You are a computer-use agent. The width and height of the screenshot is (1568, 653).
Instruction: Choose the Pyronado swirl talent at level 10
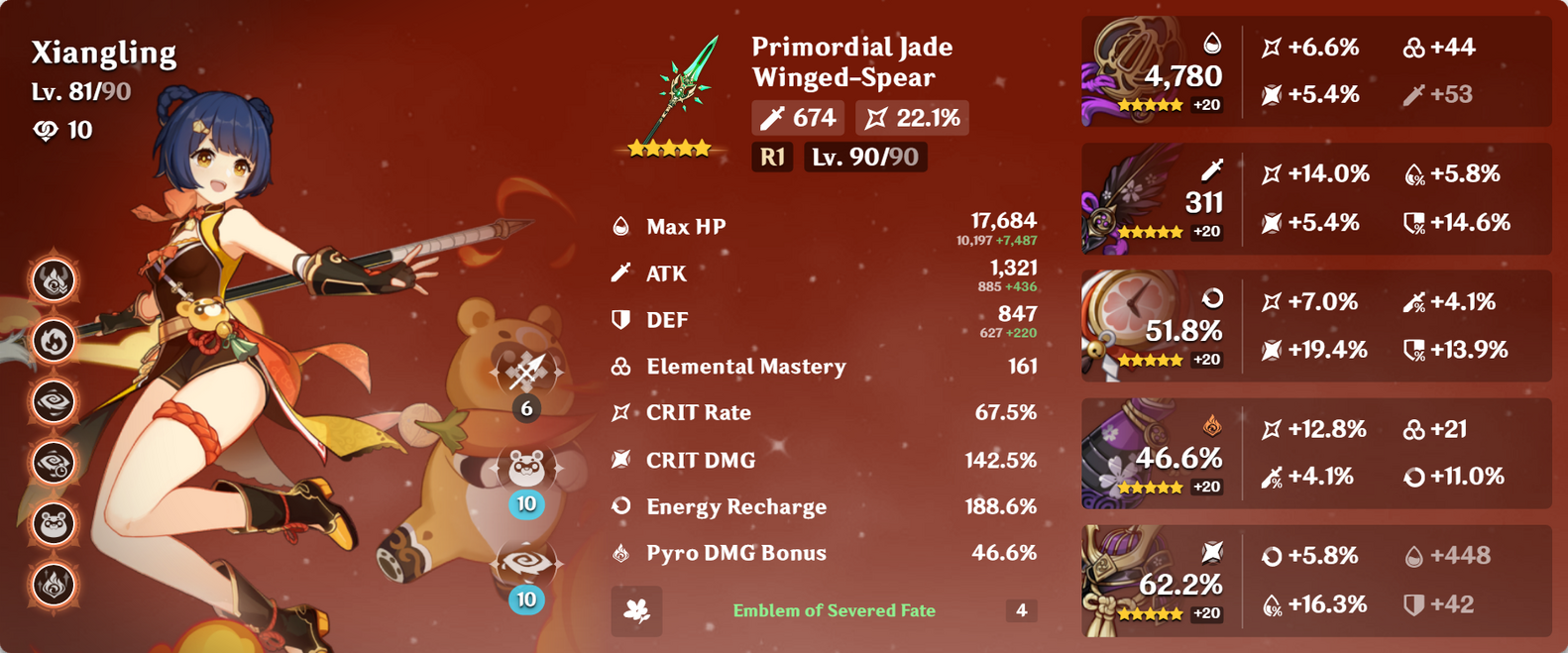click(x=526, y=564)
